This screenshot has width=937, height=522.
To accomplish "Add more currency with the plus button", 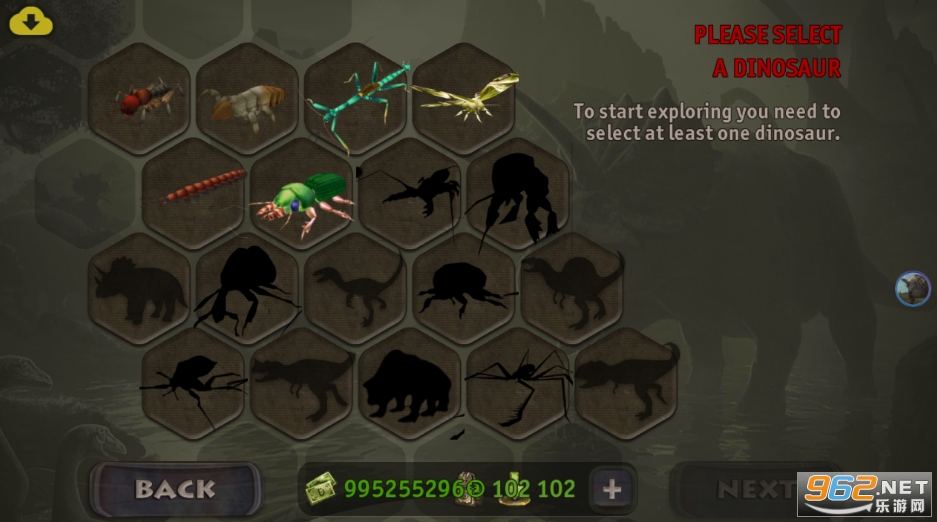I will tap(612, 489).
